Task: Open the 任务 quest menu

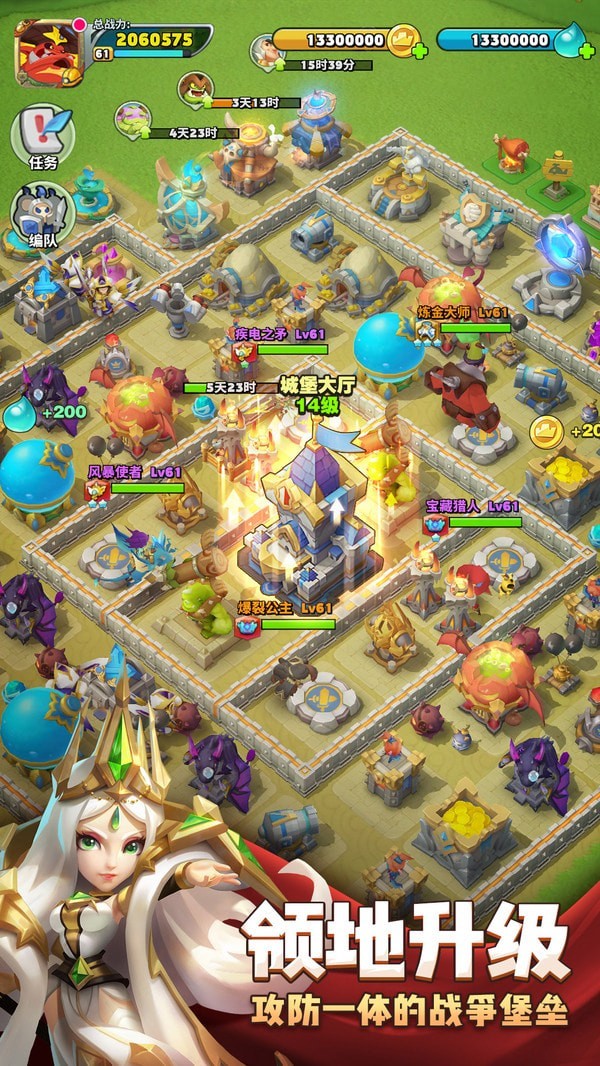Action: point(42,135)
